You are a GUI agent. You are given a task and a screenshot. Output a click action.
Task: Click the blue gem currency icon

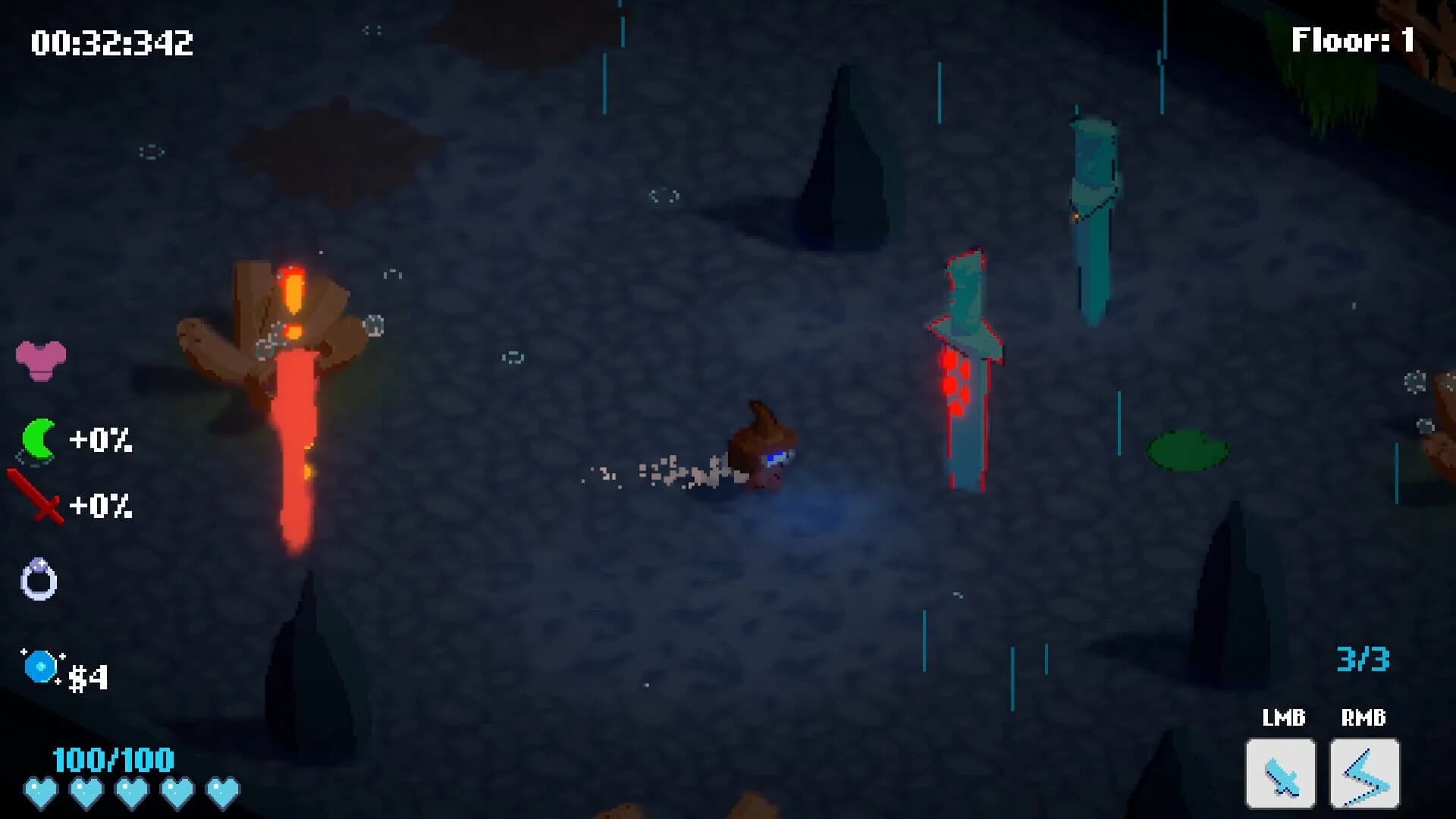click(39, 667)
